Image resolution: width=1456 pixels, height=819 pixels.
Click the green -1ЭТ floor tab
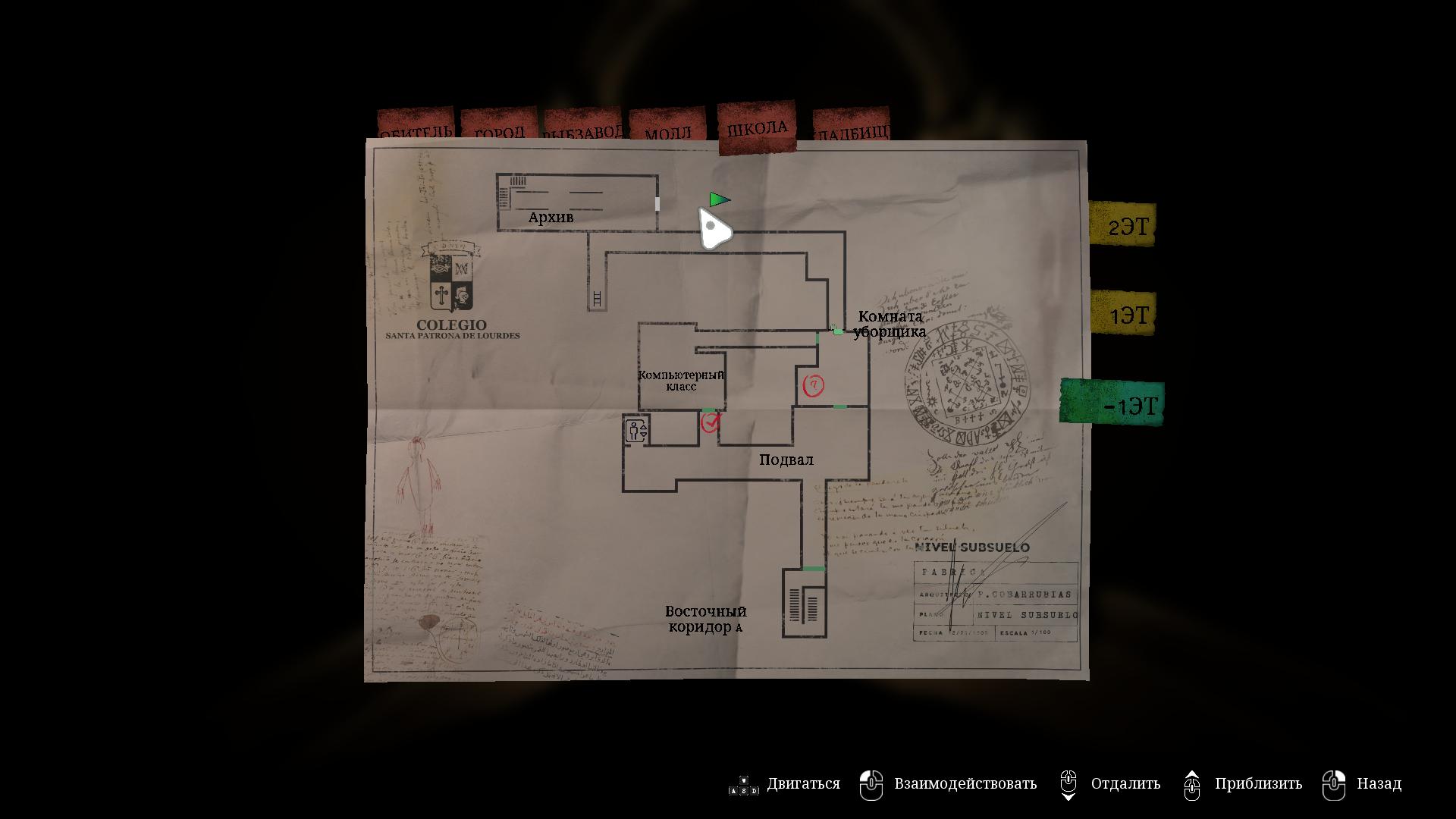(x=1112, y=403)
